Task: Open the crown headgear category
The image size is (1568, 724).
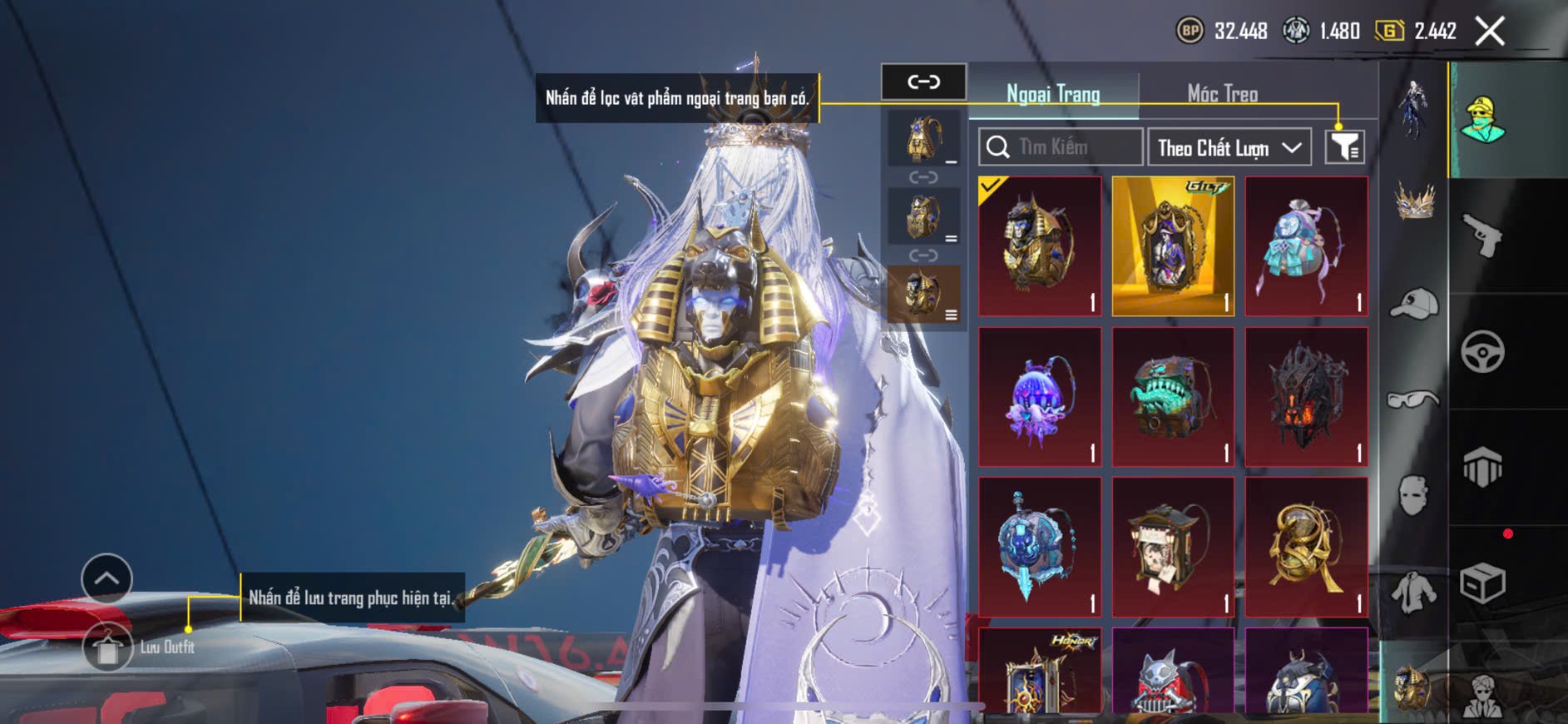Action: 1413,201
